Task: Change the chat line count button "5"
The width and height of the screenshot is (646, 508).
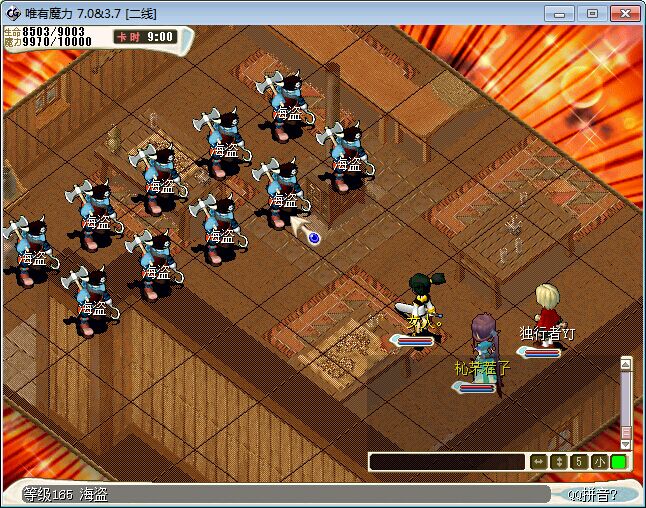Action: 578,462
